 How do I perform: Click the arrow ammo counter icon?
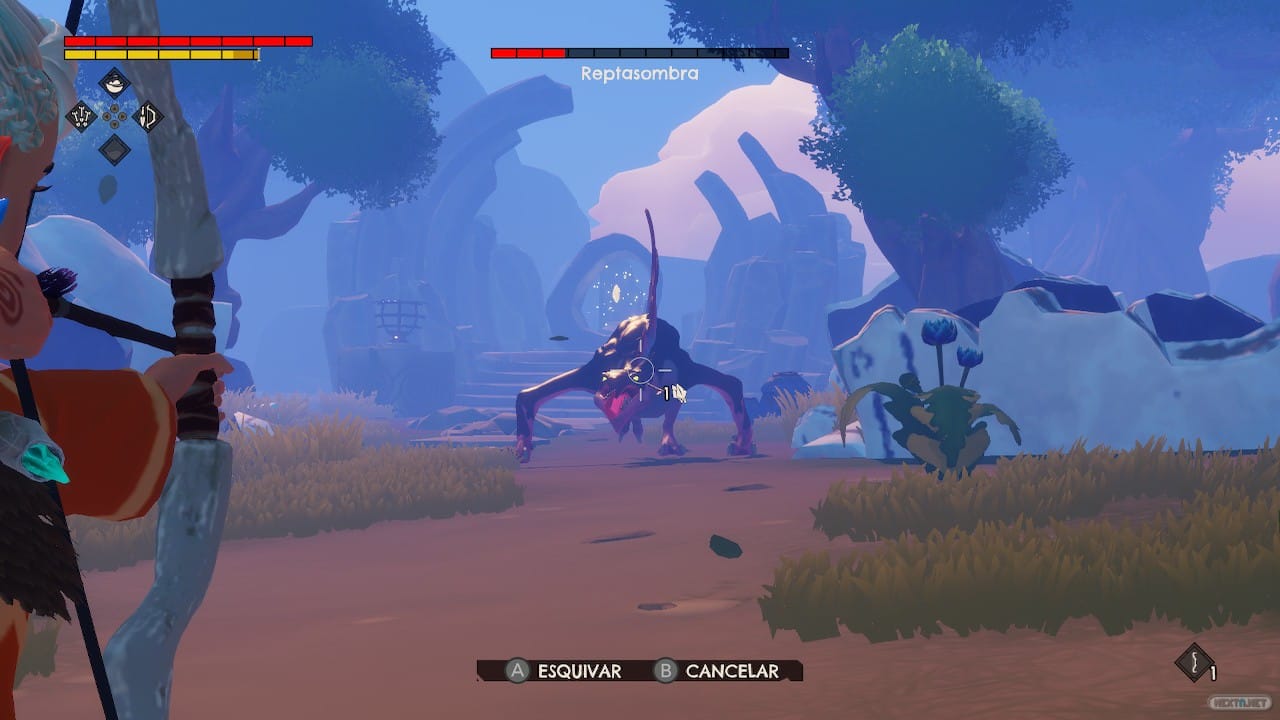(1194, 662)
